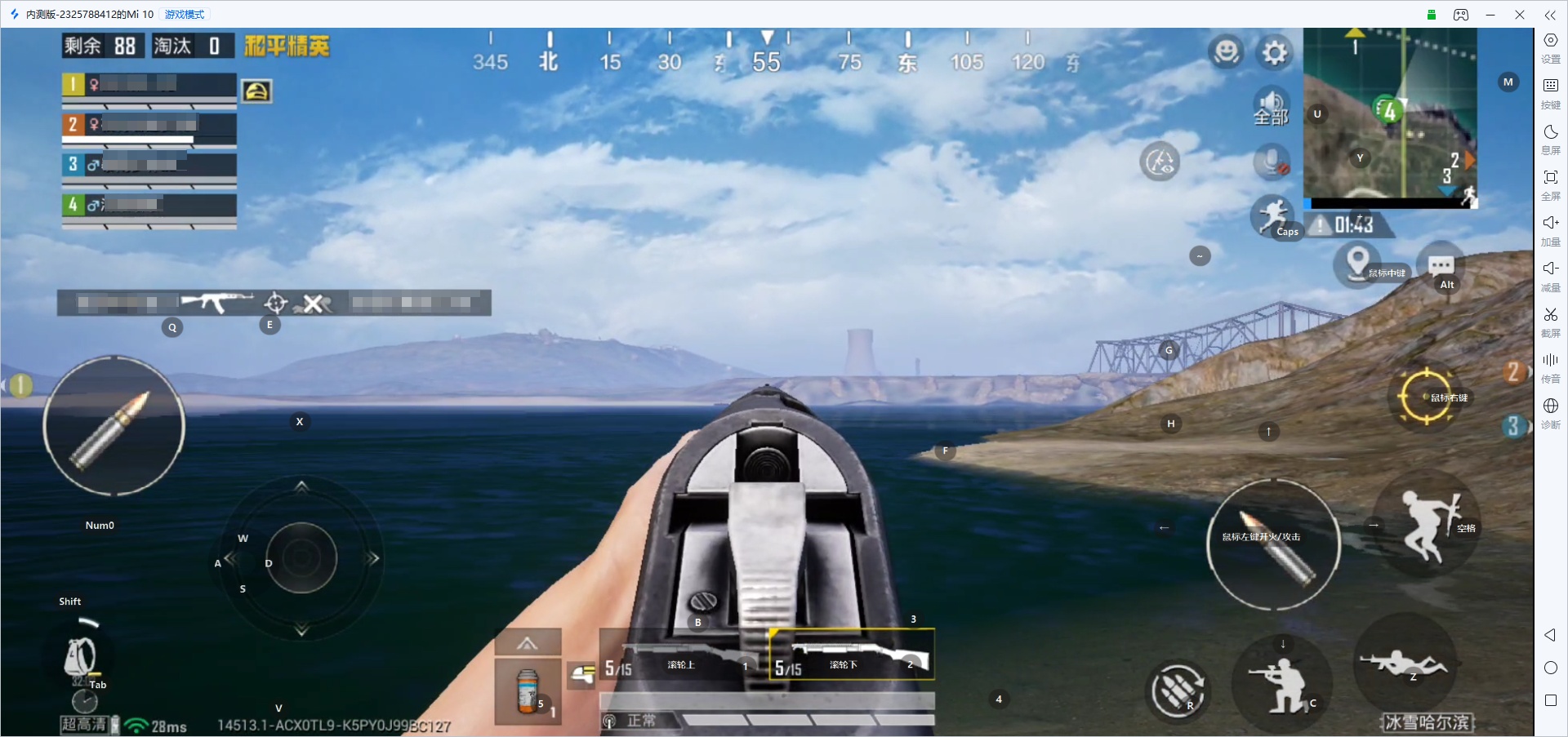Screen dimensions: 1568x737
Task: Toggle the microphone button
Action: (1272, 161)
